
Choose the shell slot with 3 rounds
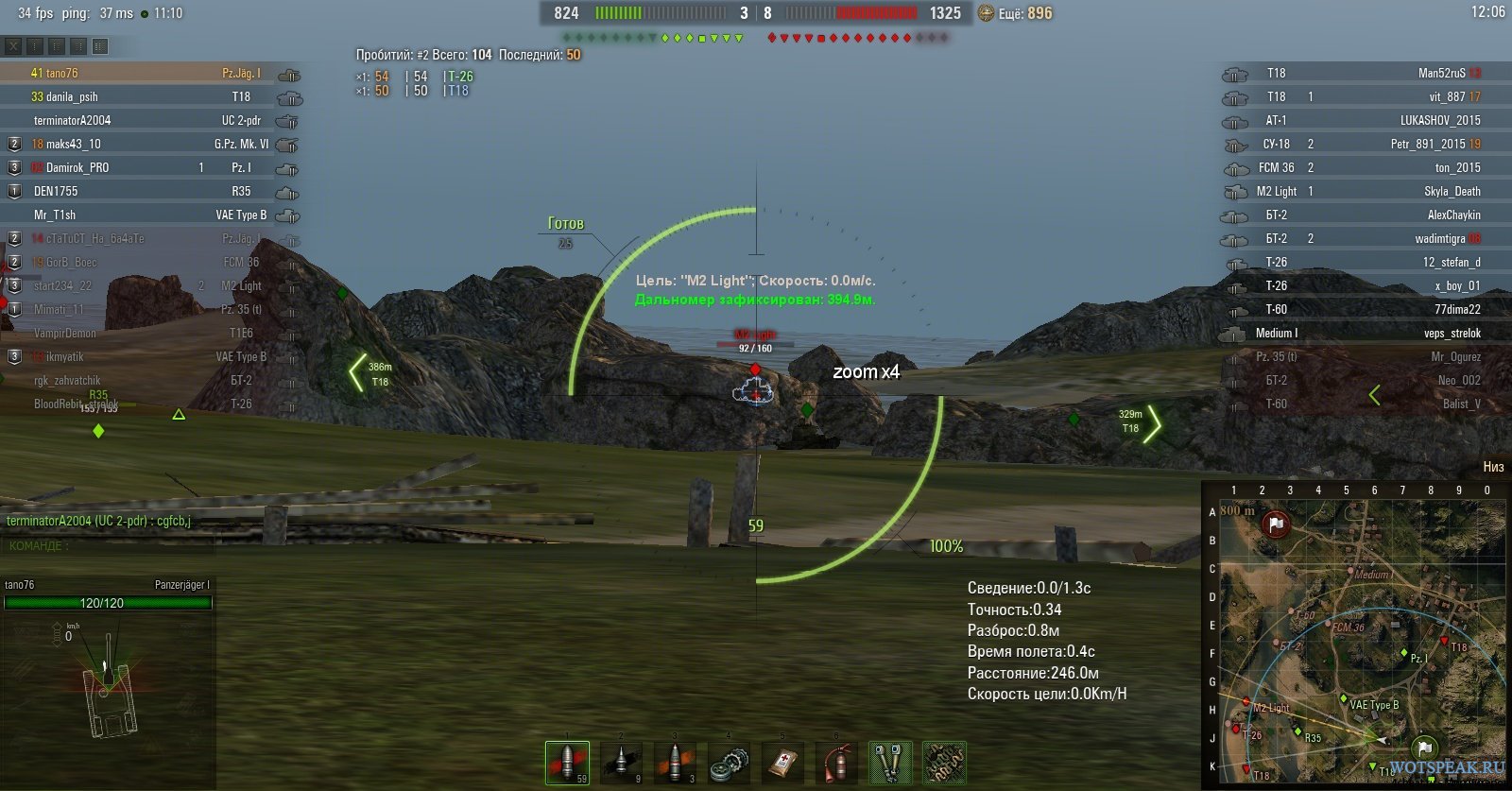(675, 762)
